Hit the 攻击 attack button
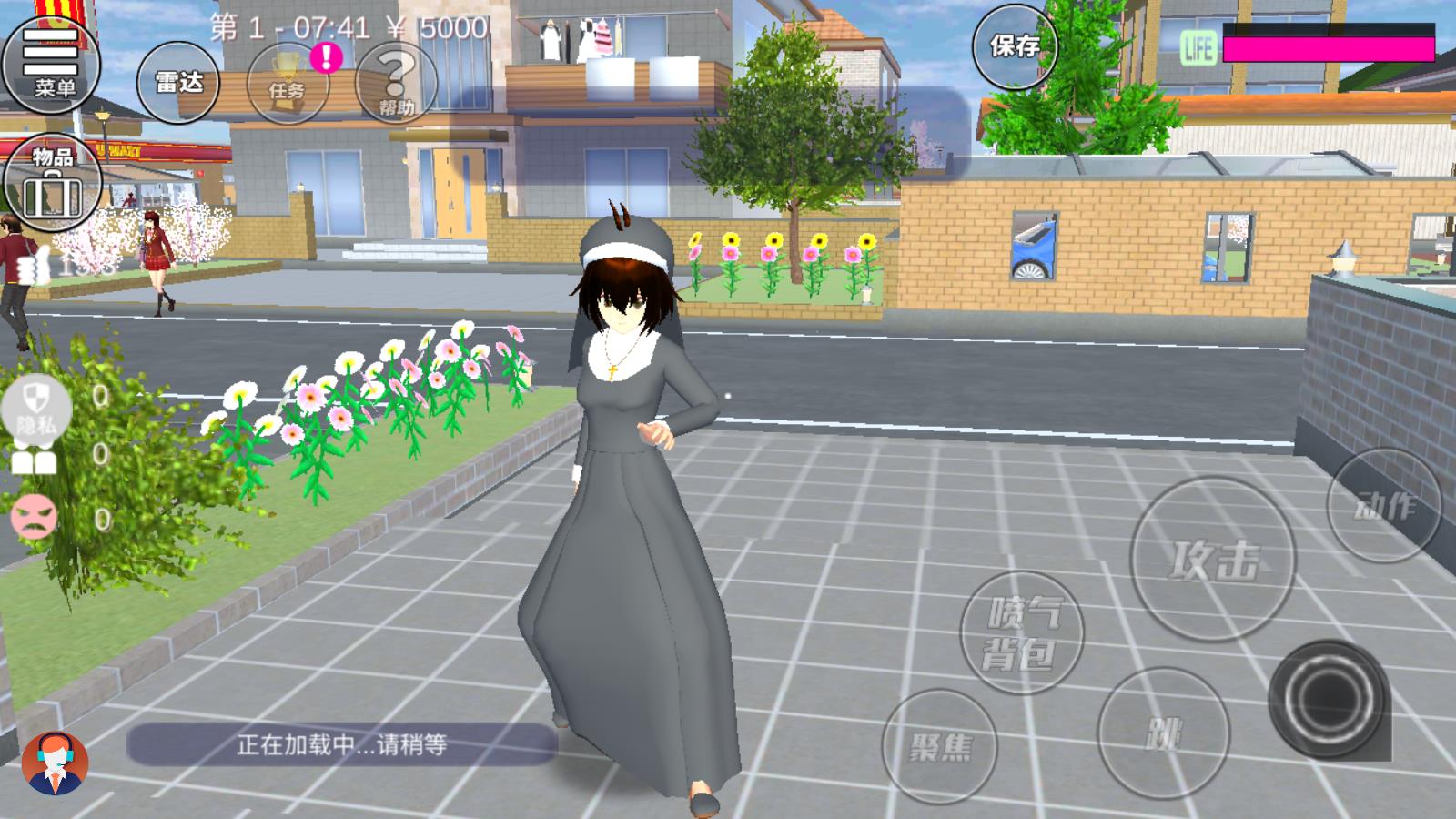This screenshot has width=1456, height=819. pyautogui.click(x=1213, y=559)
